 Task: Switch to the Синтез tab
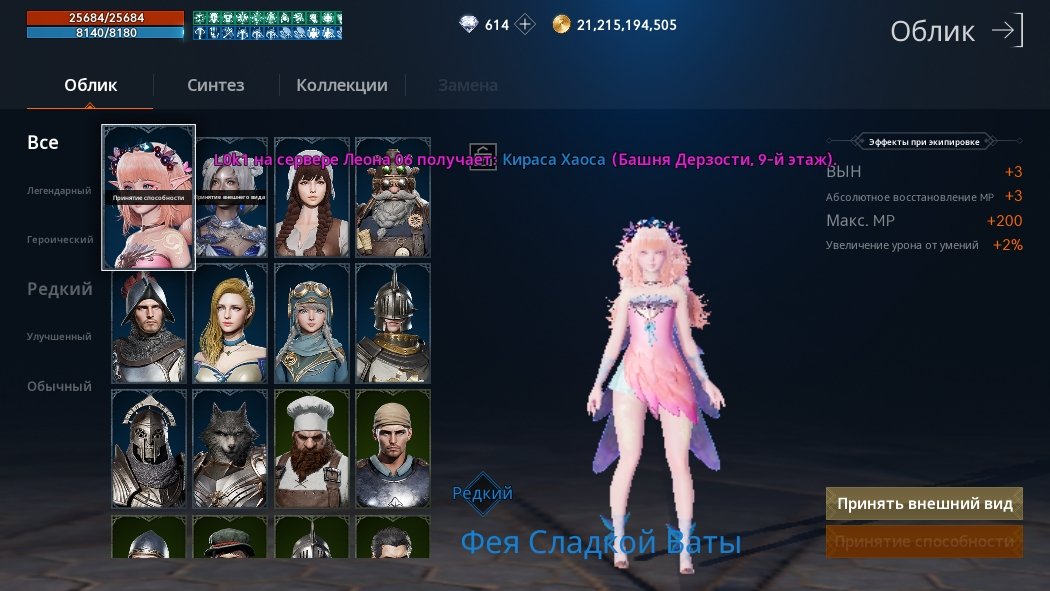coord(216,85)
